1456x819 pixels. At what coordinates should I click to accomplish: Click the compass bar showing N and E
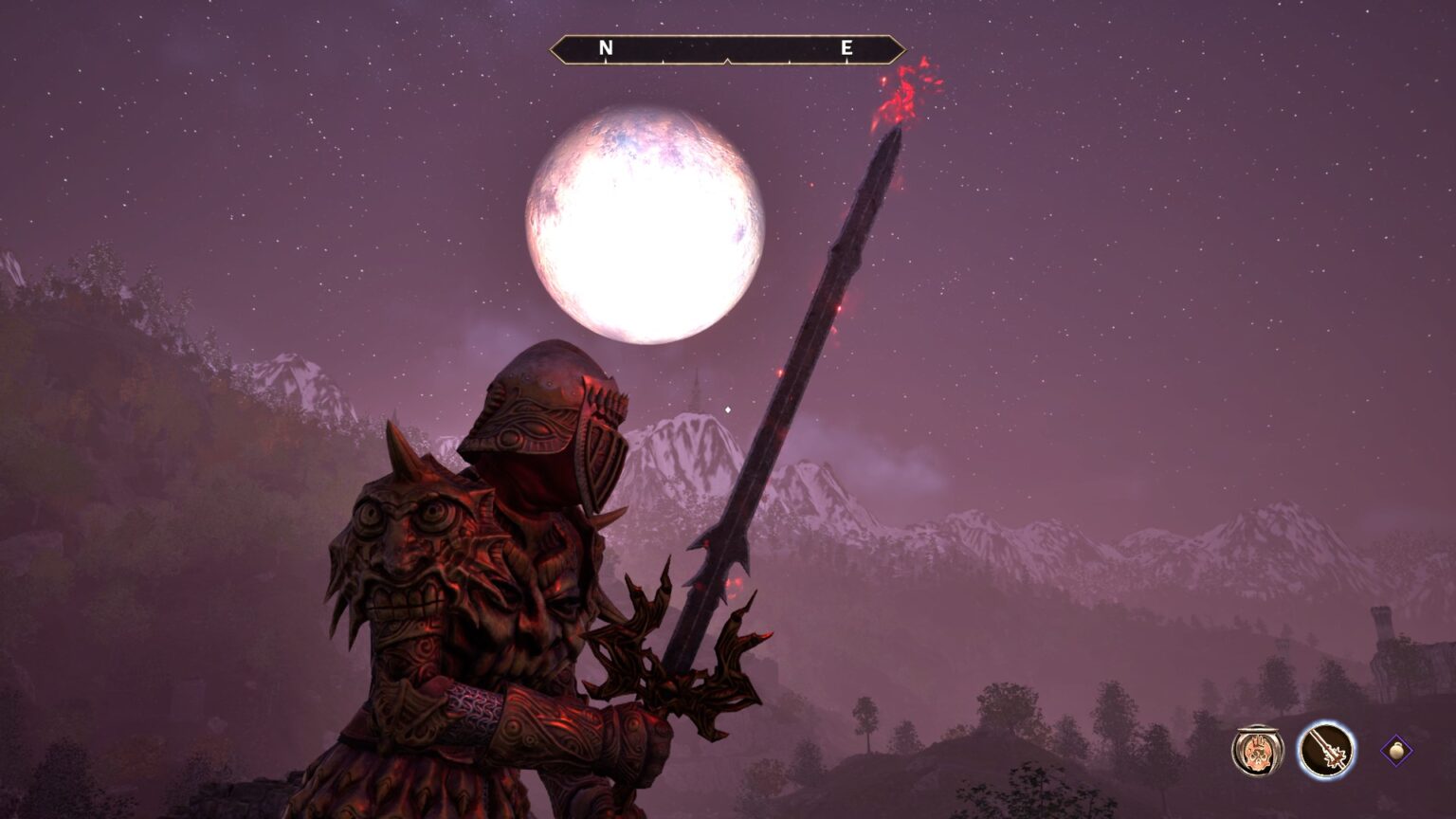click(727, 49)
